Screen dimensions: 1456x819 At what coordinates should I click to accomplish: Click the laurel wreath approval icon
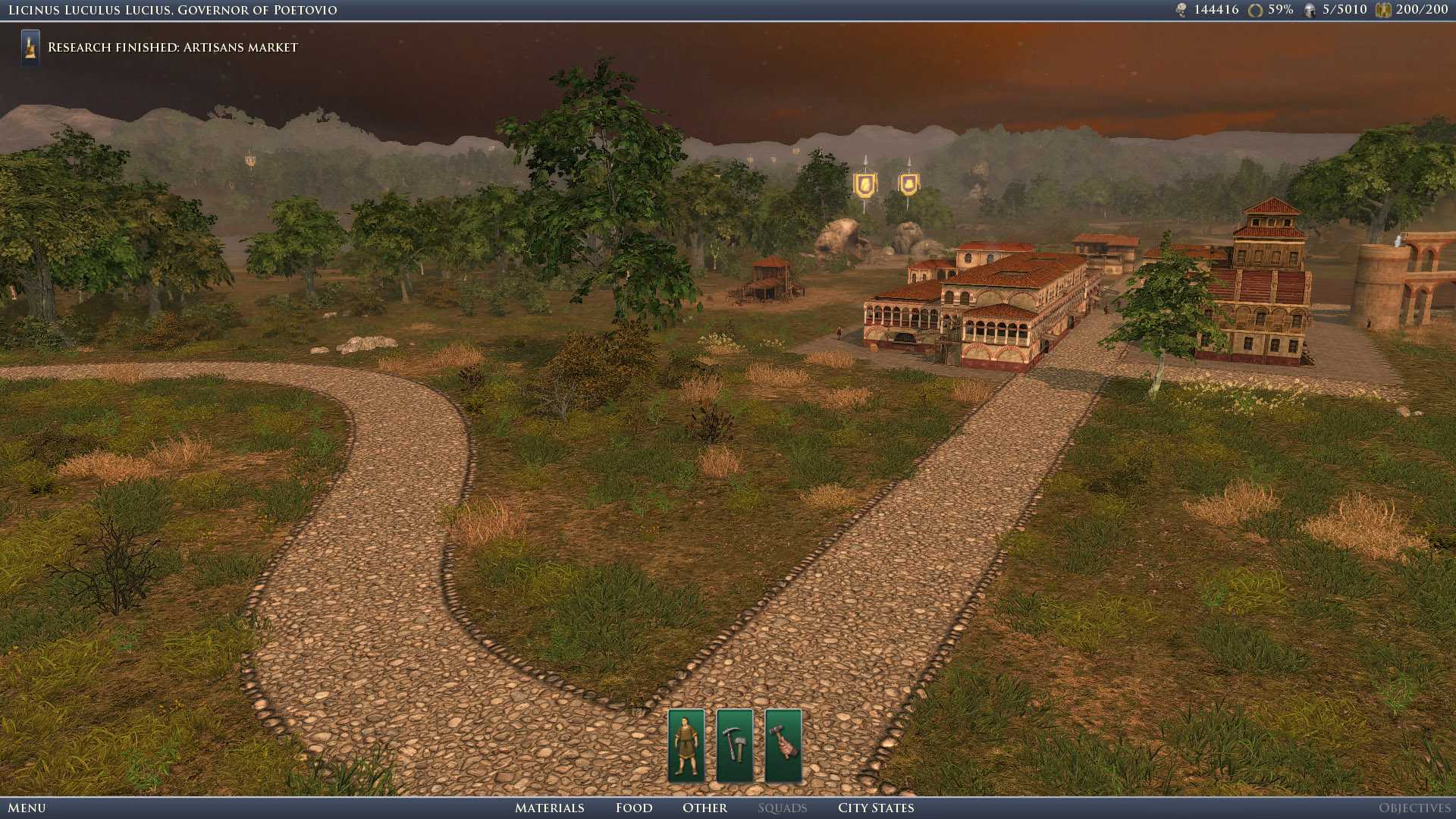pyautogui.click(x=1254, y=10)
